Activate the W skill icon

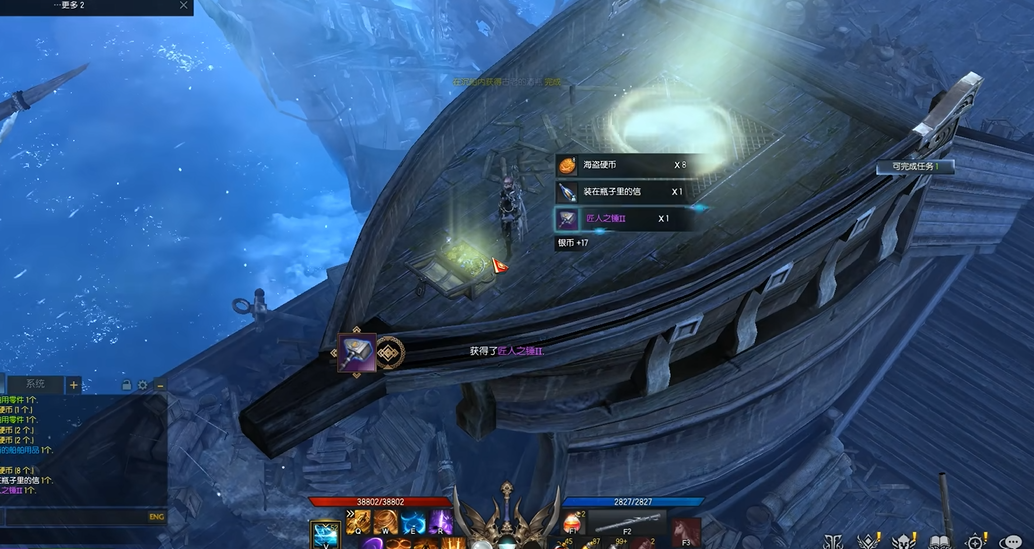387,523
